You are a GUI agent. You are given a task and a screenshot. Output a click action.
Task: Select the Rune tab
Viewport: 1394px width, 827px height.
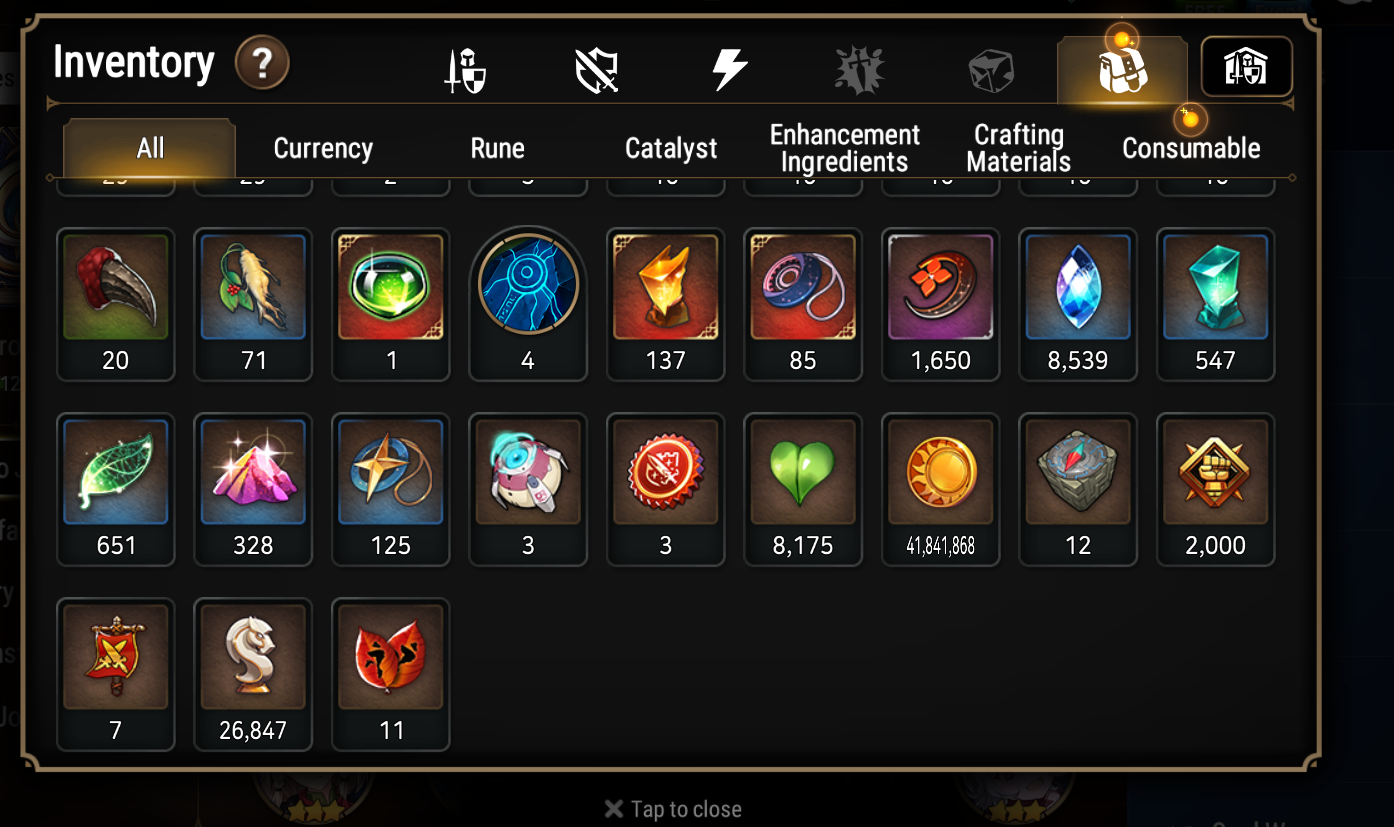[497, 149]
